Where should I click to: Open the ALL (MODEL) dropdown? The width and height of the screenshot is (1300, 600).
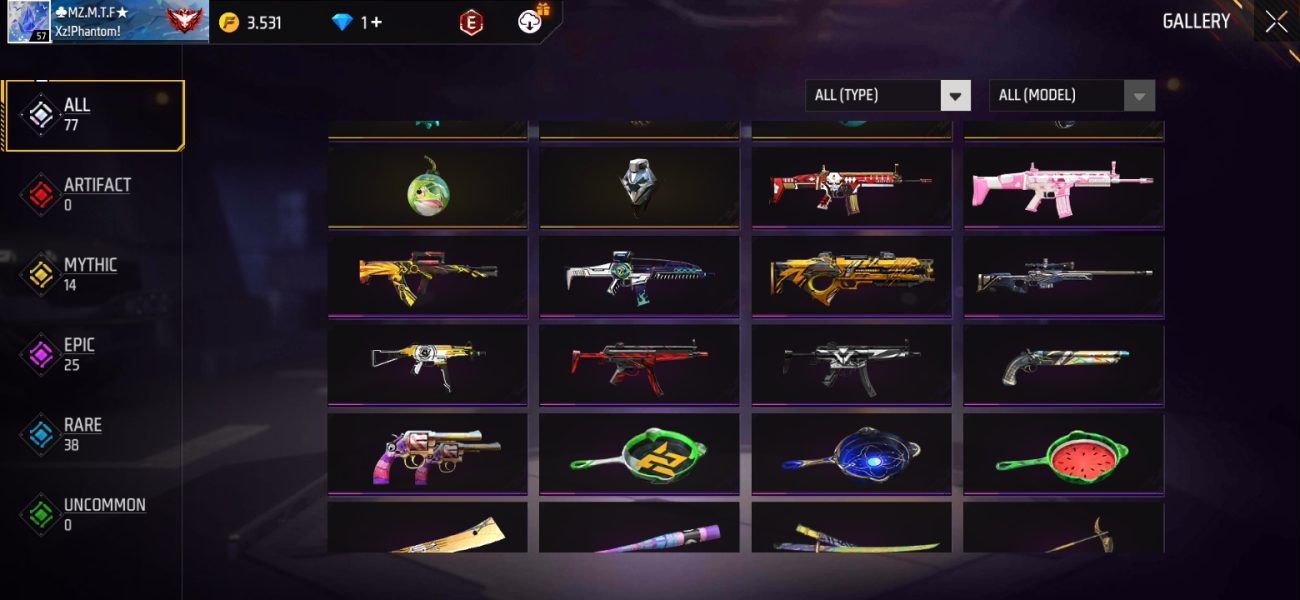click(x=1071, y=95)
